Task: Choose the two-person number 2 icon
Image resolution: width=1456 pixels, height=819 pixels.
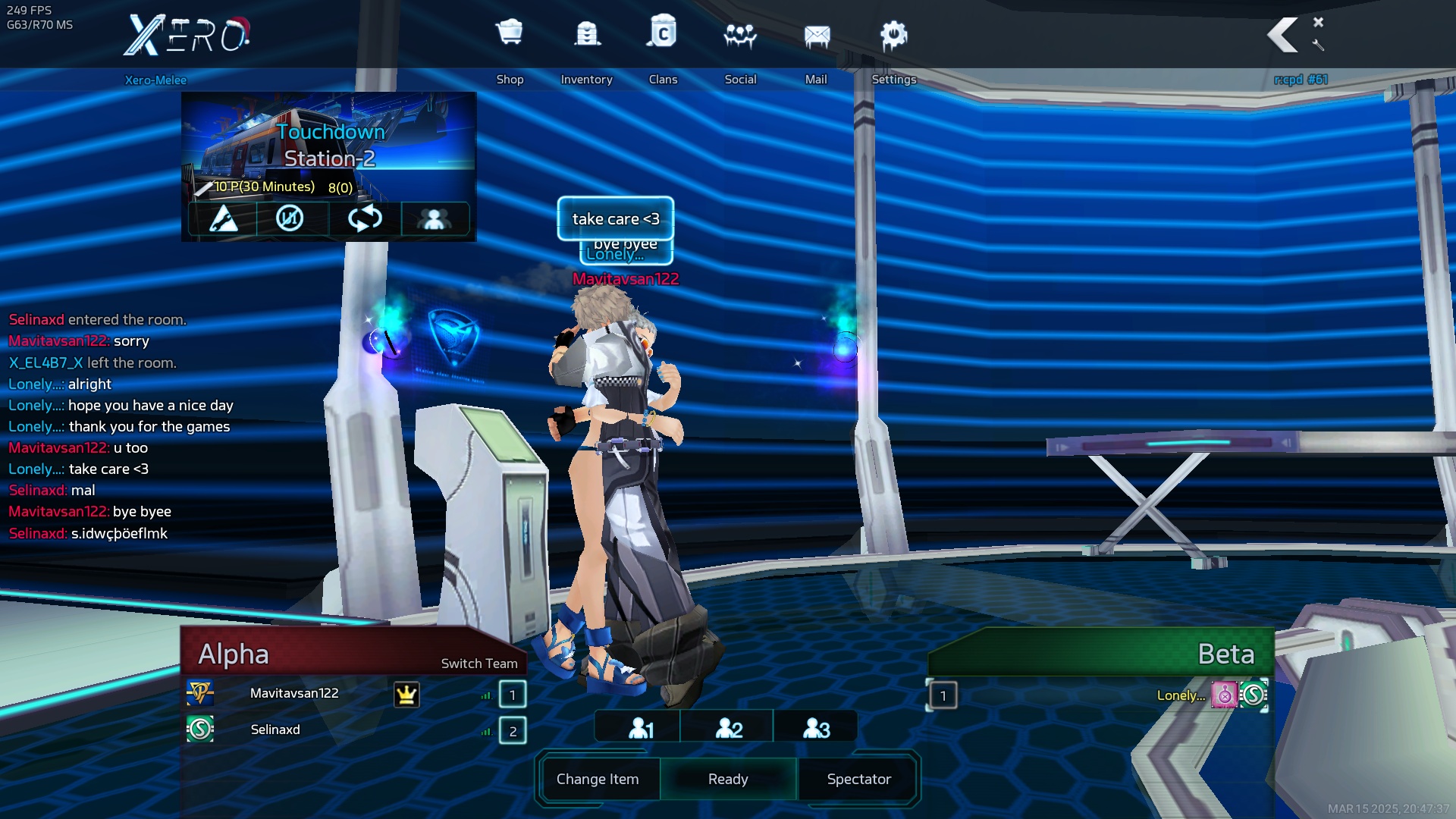Action: point(729,728)
